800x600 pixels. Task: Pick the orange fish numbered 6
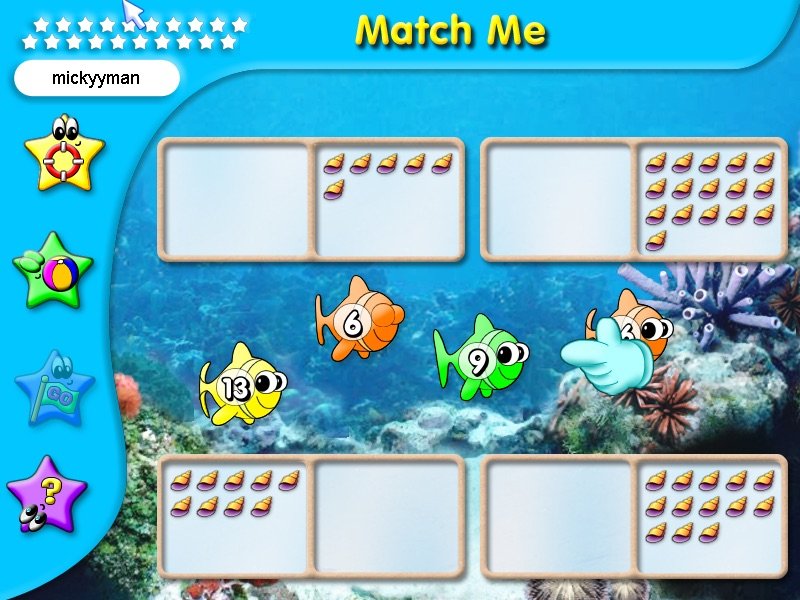point(358,320)
